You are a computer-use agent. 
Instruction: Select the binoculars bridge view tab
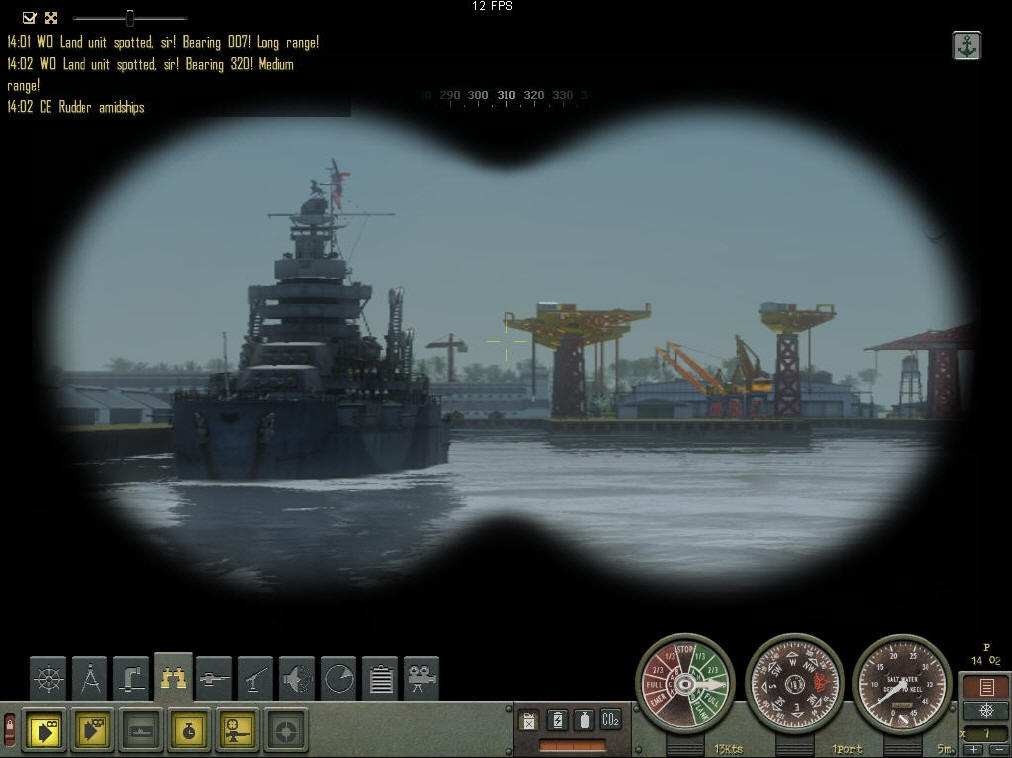click(173, 679)
